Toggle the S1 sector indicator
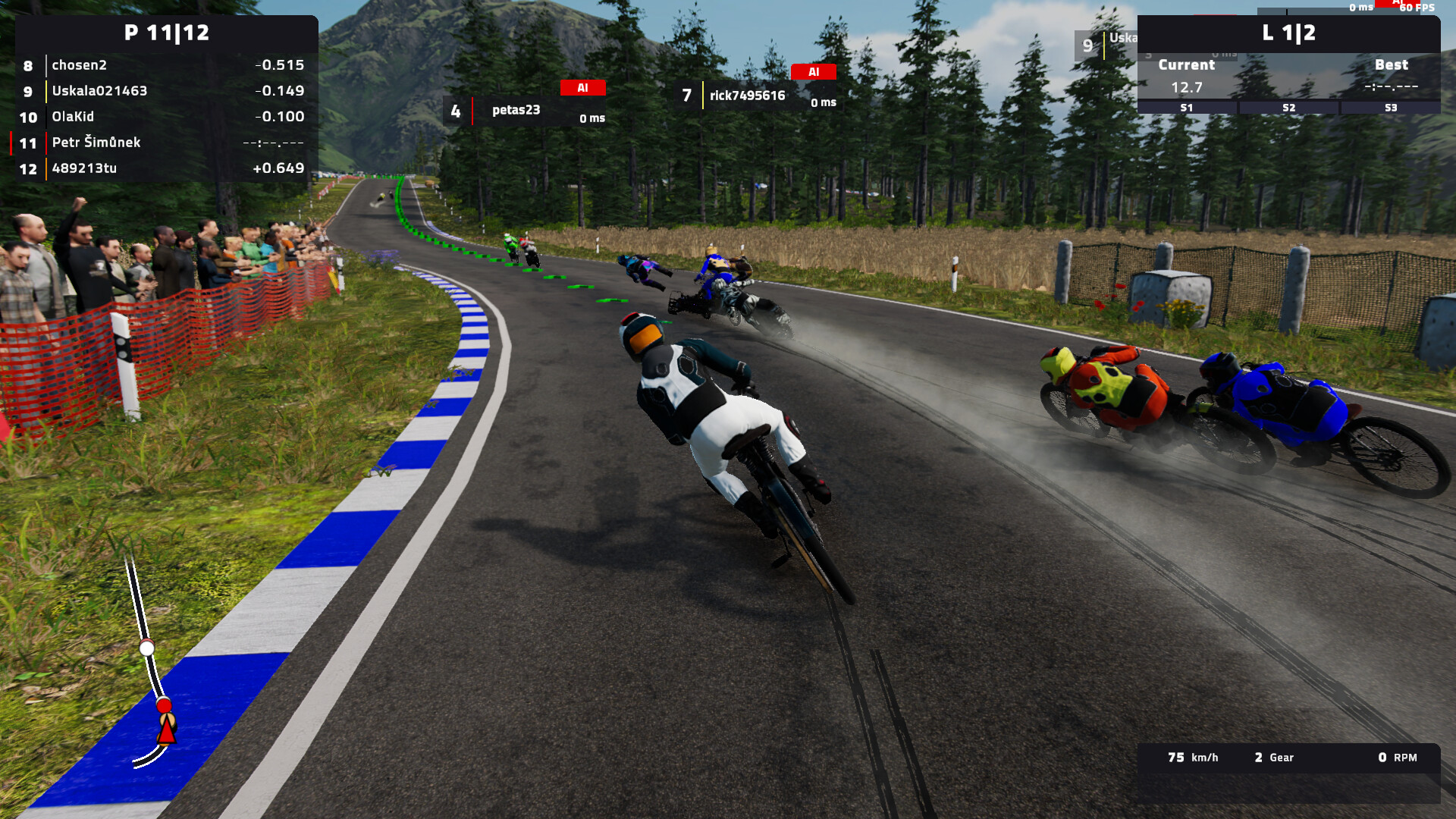 tap(1185, 108)
